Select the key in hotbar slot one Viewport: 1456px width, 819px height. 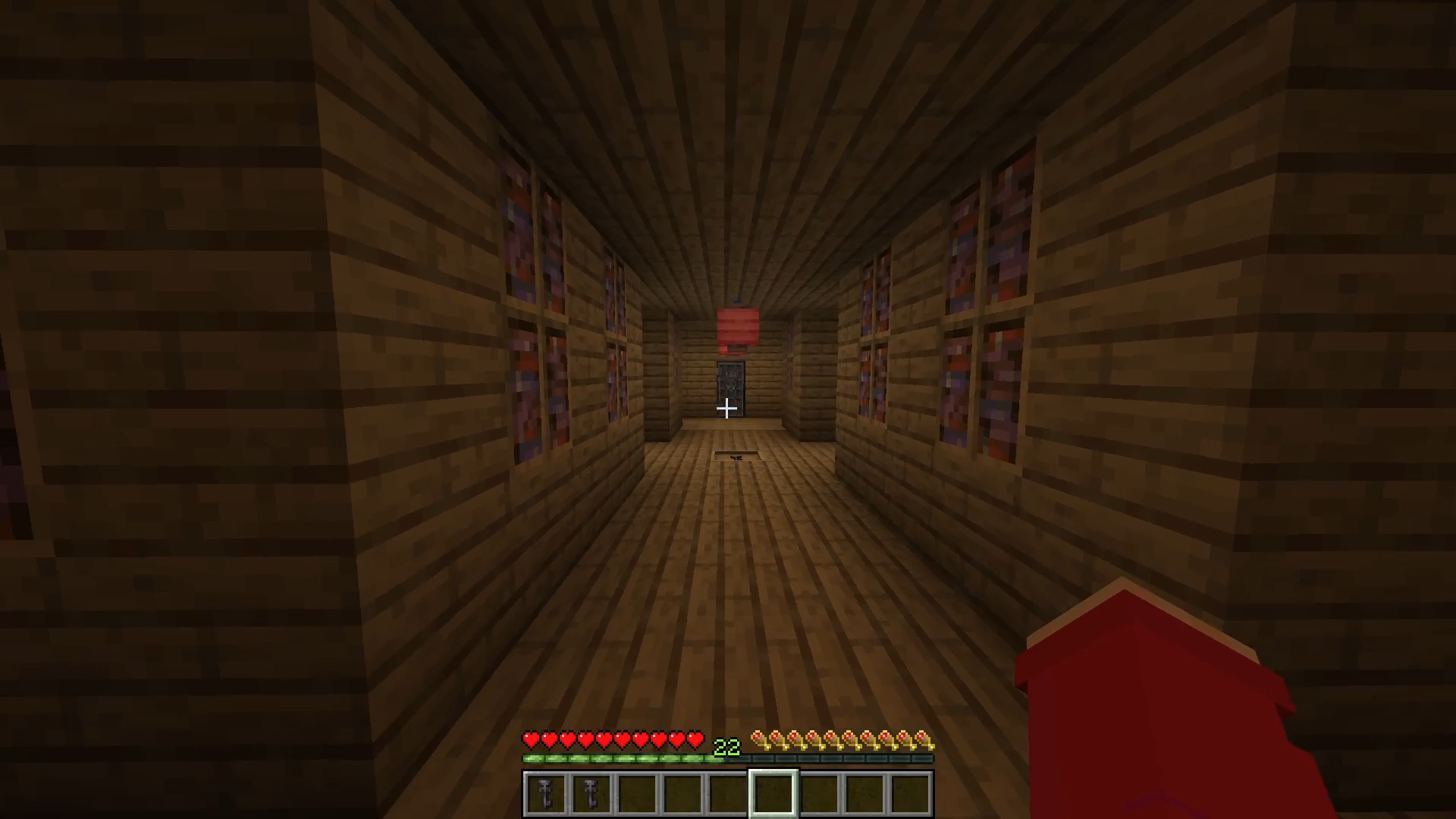pos(545,794)
